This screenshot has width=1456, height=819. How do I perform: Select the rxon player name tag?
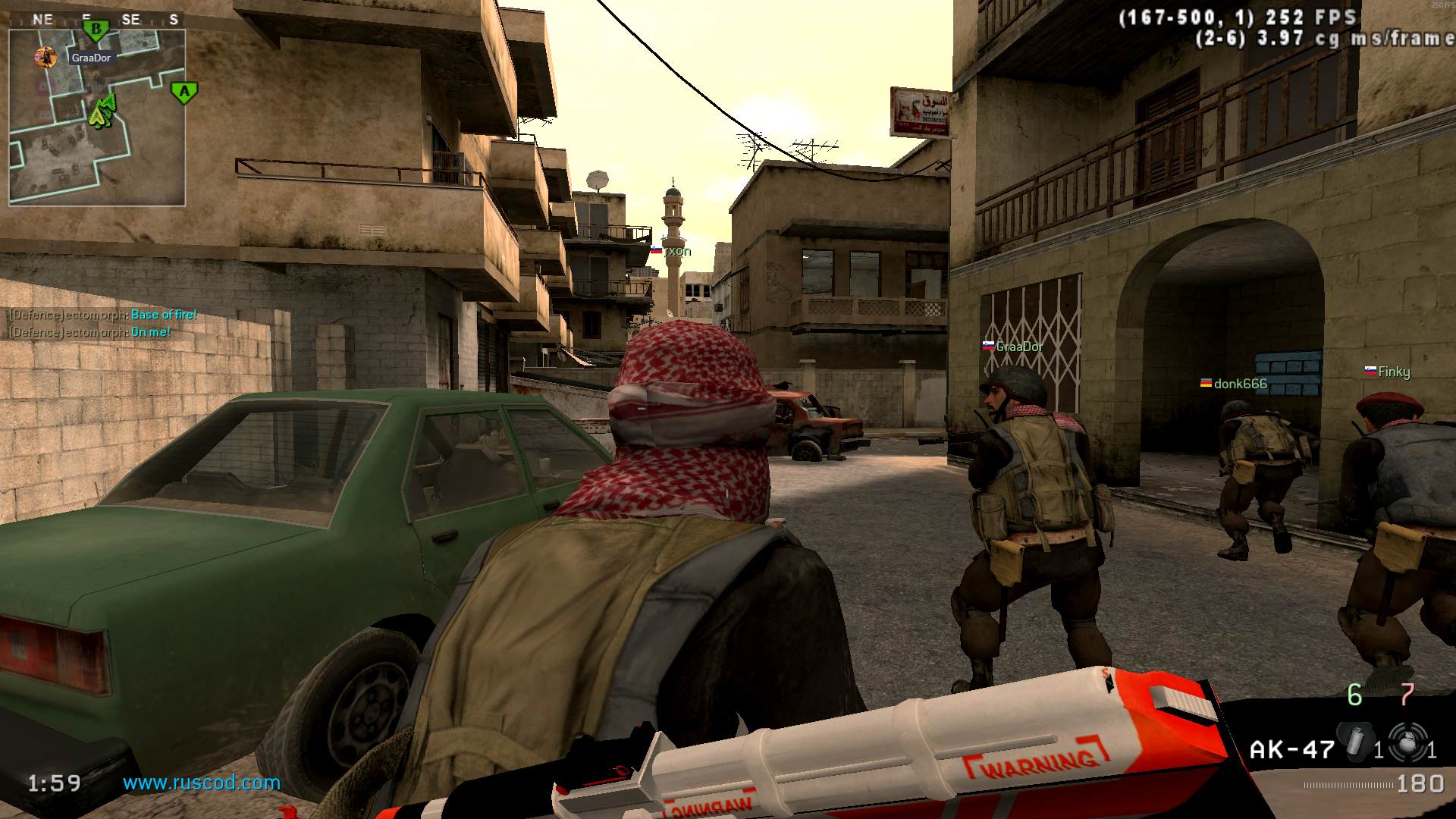pos(676,251)
